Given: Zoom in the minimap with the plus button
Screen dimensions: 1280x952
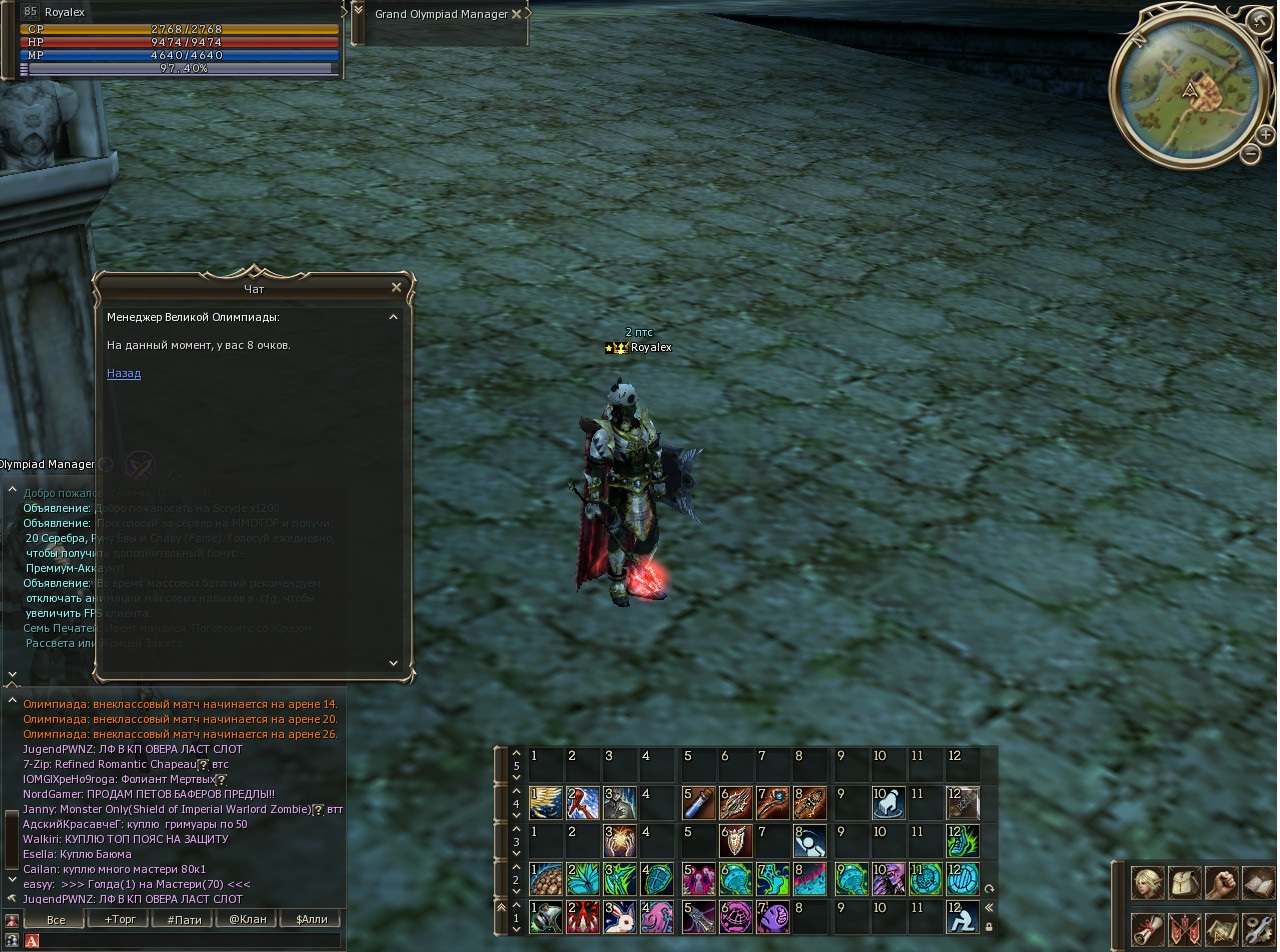Looking at the screenshot, I should tap(1265, 134).
